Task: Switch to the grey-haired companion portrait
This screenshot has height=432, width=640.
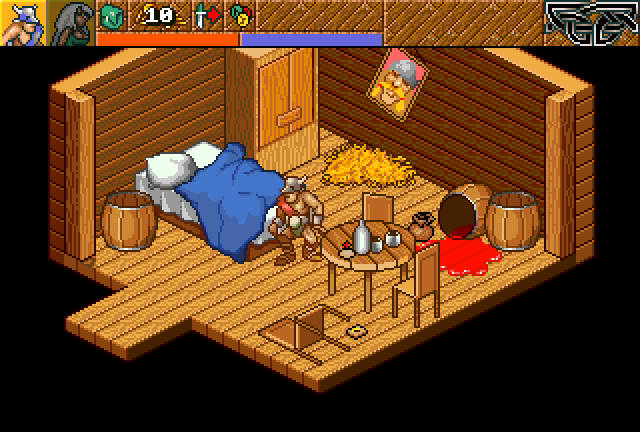Action: click(71, 23)
